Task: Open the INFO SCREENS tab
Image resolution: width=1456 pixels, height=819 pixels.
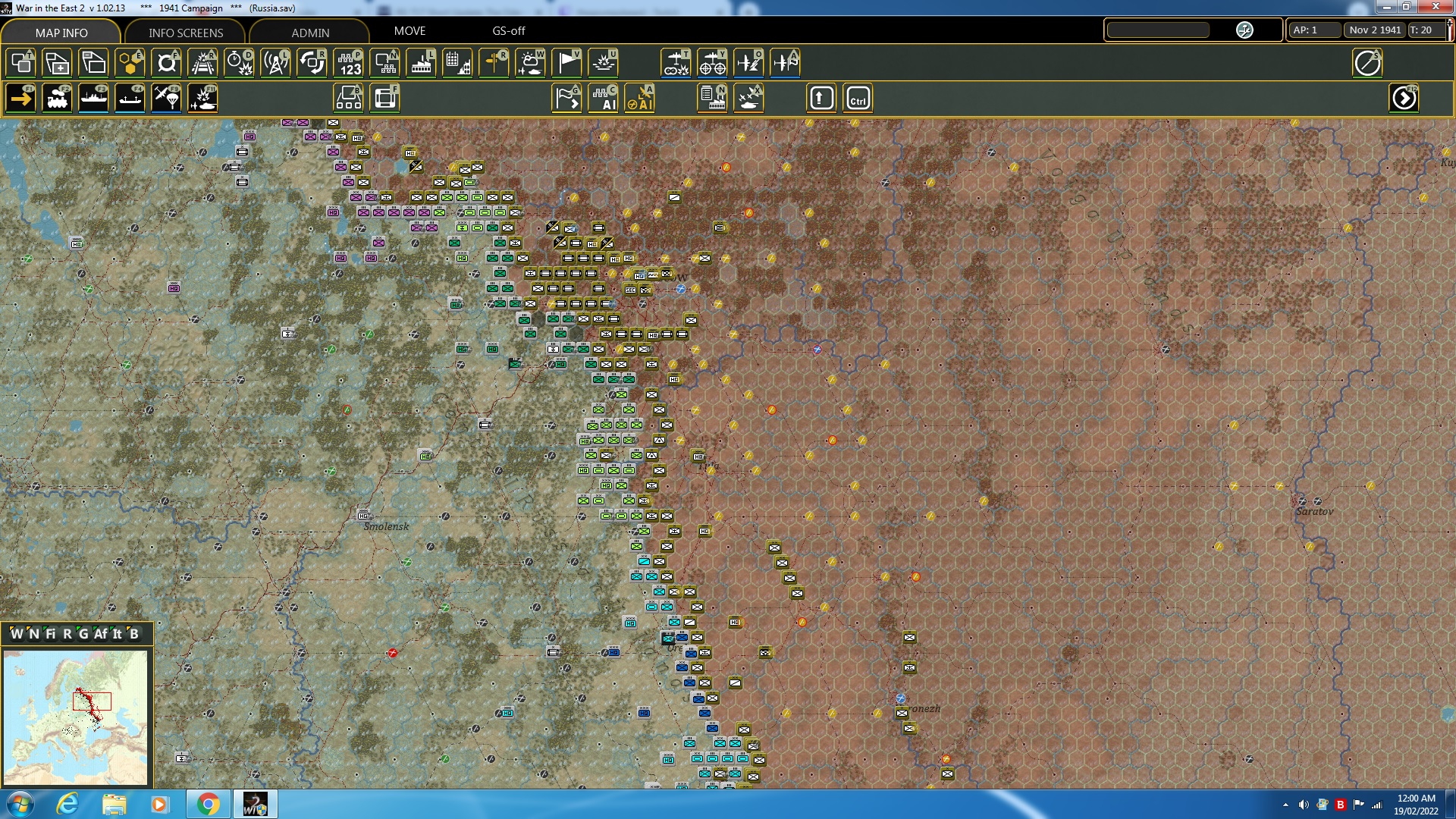Action: (185, 33)
